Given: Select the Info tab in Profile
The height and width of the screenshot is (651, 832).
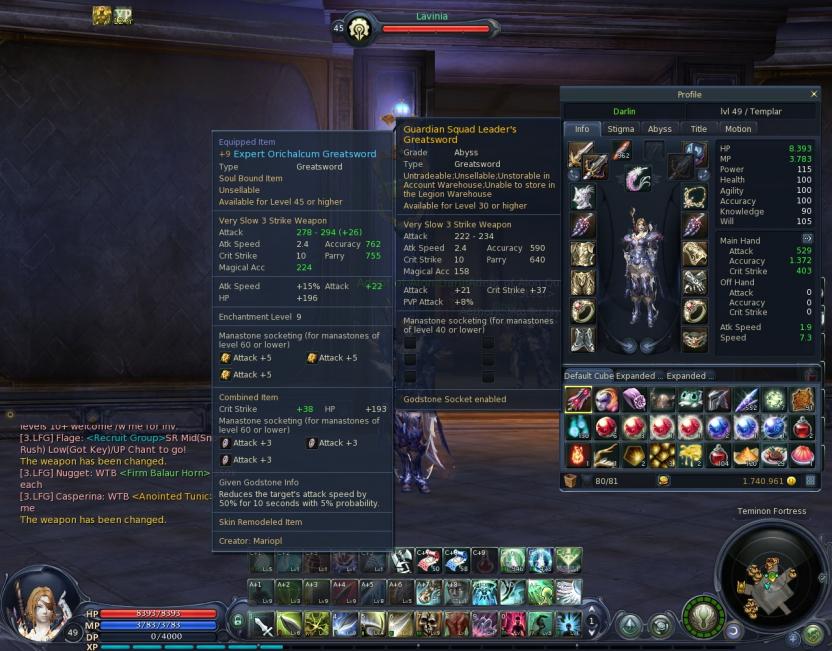Looking at the screenshot, I should (x=582, y=129).
